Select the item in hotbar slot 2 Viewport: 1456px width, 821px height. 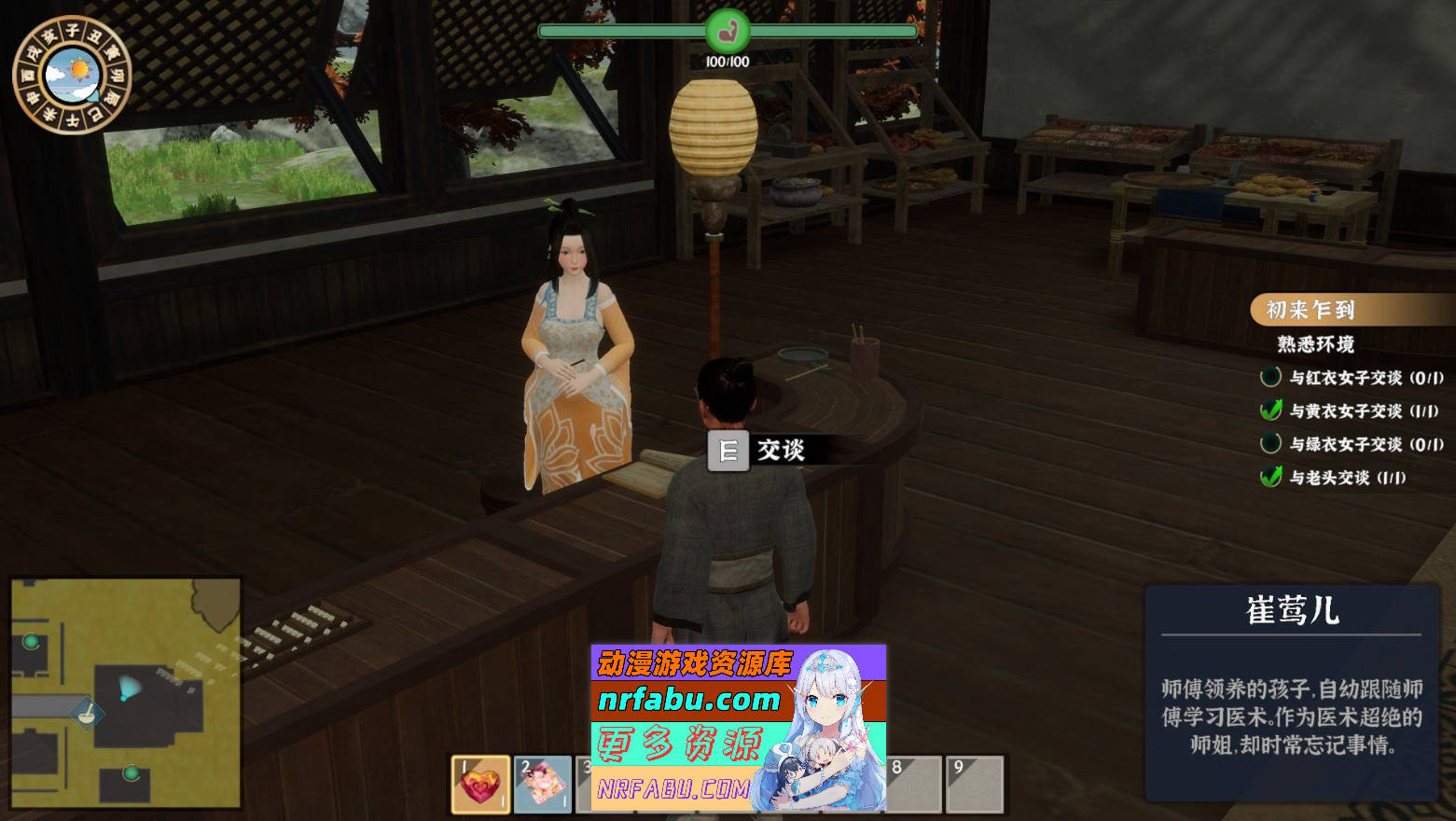click(x=542, y=784)
